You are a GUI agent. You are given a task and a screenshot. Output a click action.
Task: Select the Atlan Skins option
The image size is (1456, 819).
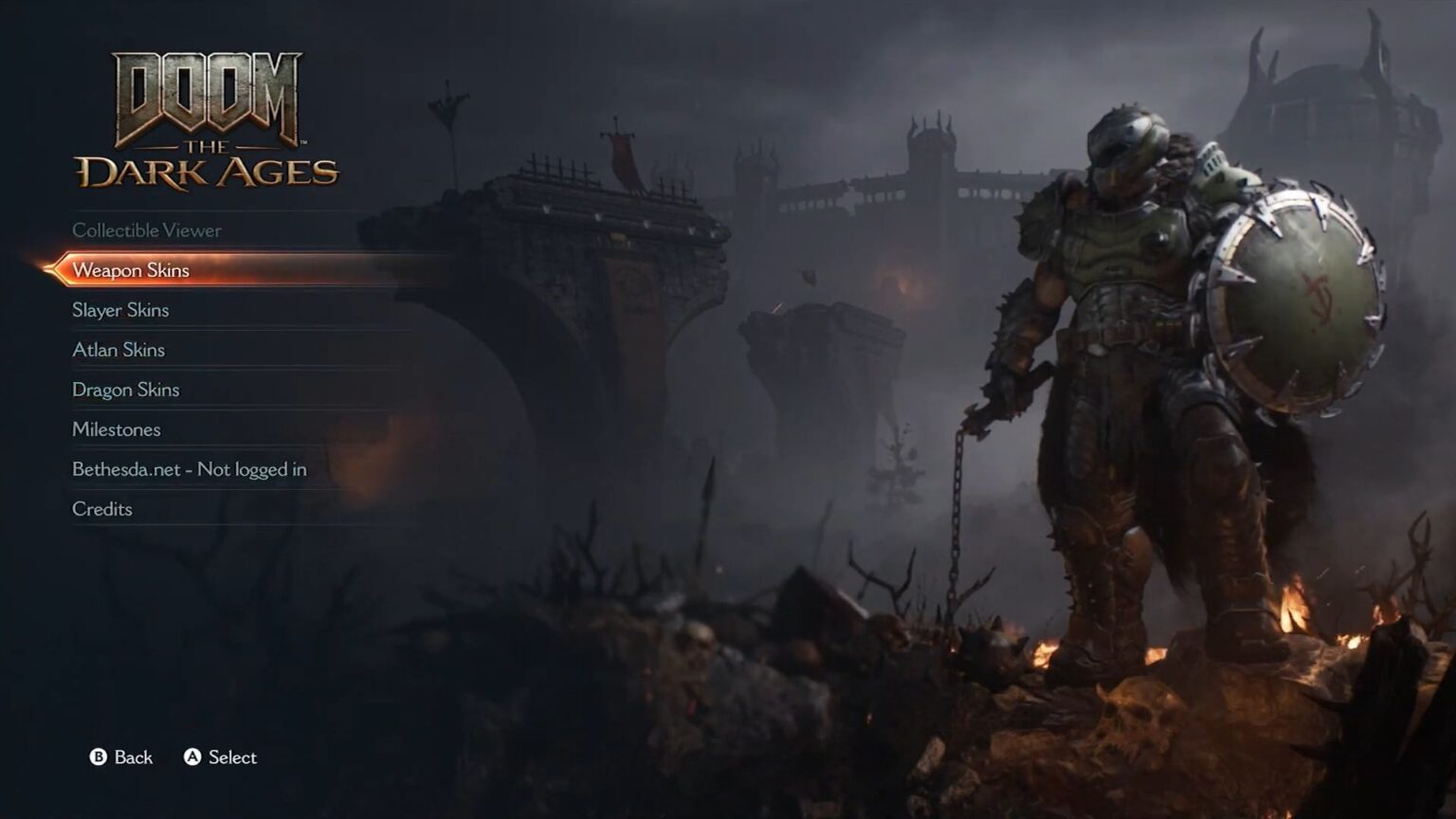(118, 350)
